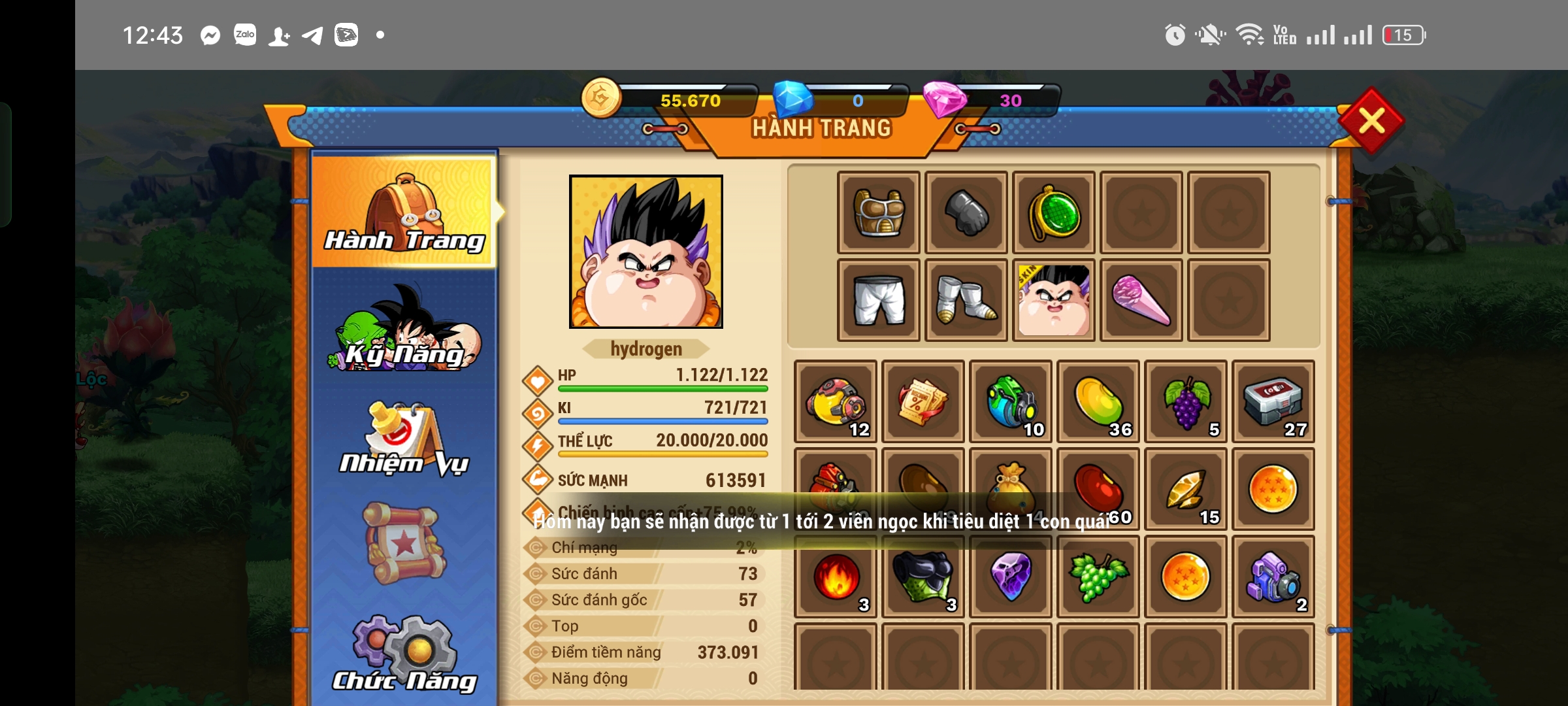Select the equipped black glove
The image size is (1568, 706).
966,212
